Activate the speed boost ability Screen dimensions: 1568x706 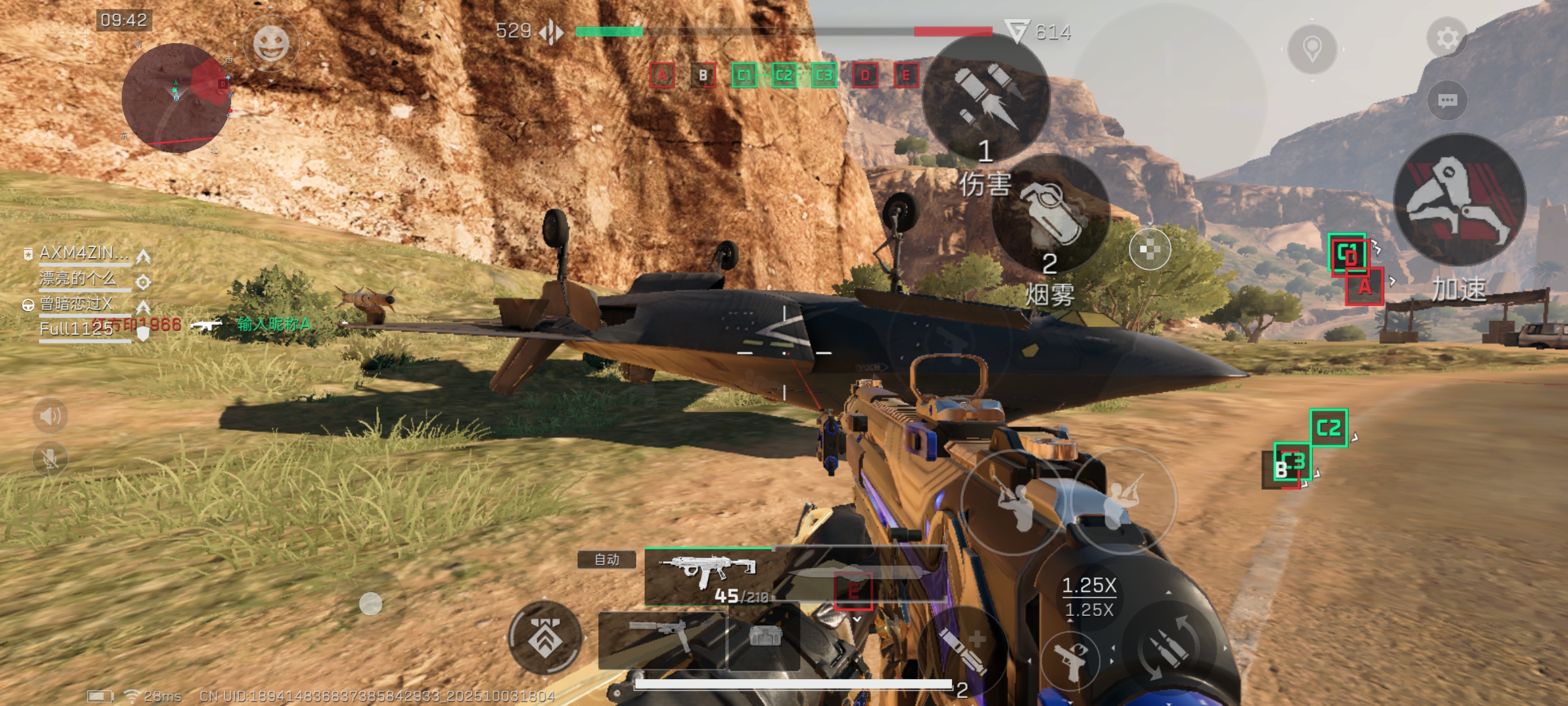tap(1459, 200)
